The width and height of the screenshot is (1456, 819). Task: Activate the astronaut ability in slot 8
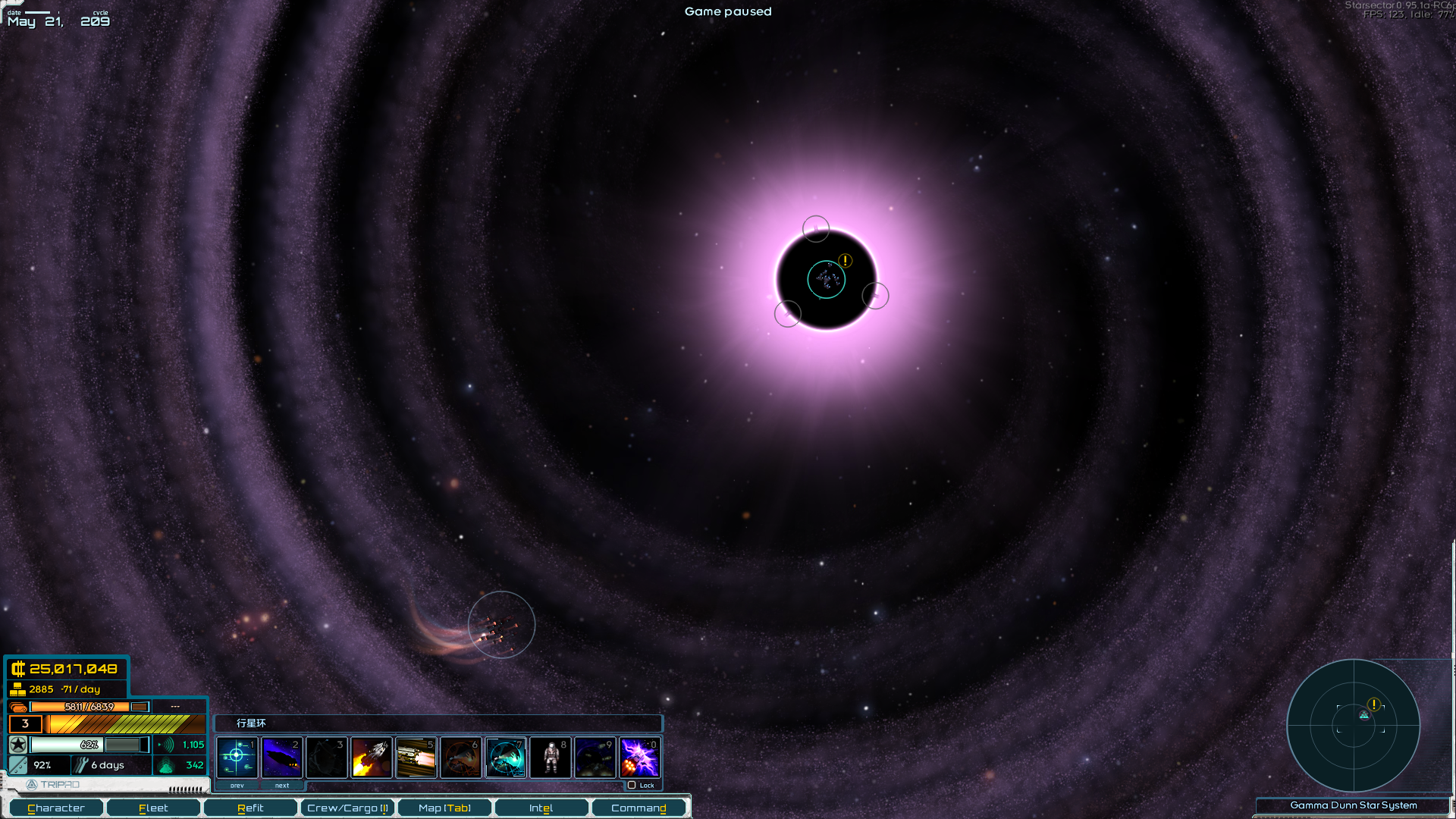pos(551,757)
